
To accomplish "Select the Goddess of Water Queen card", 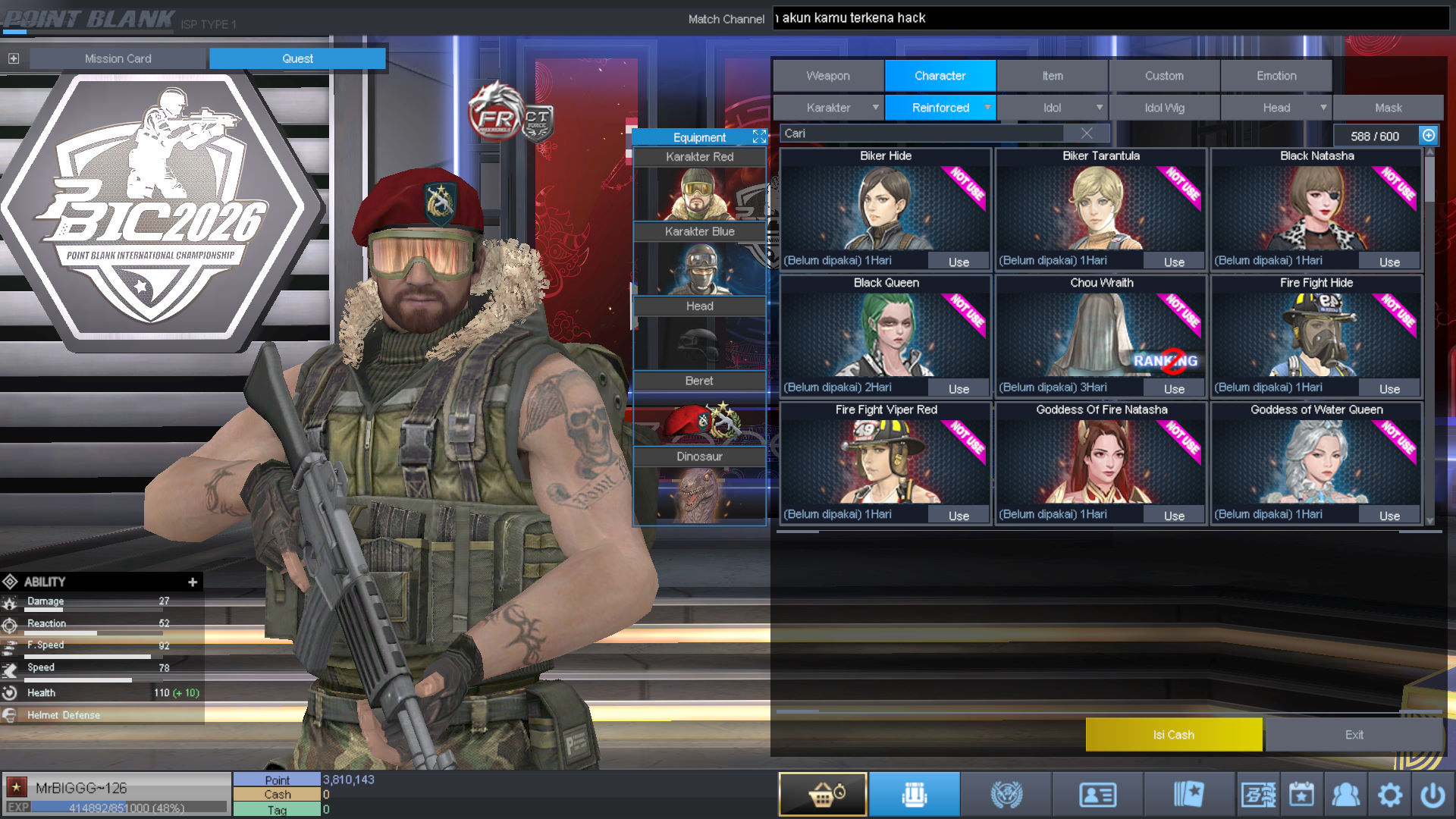I will pos(1316,461).
